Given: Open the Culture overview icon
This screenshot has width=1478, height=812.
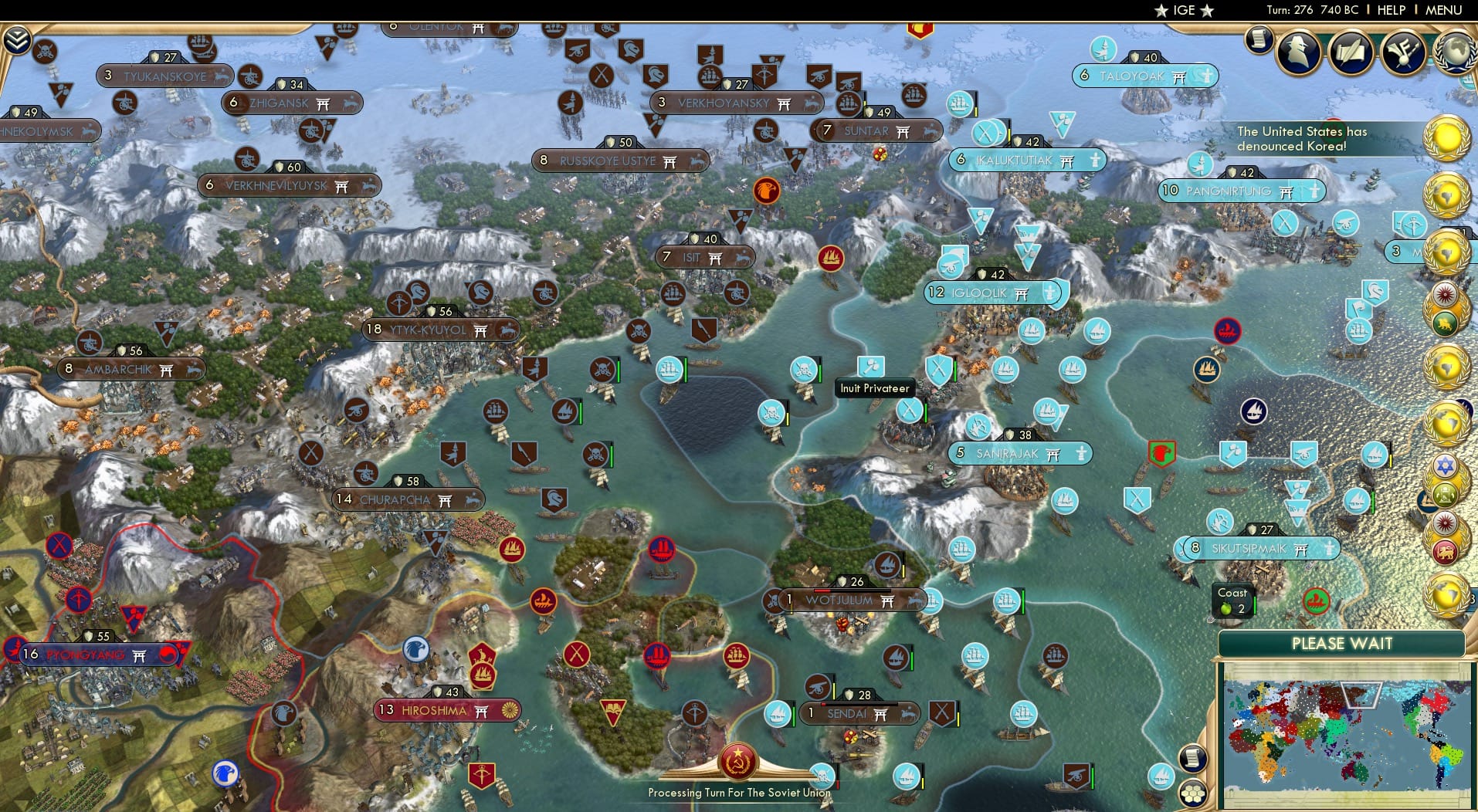Looking at the screenshot, I should [x=1402, y=52].
